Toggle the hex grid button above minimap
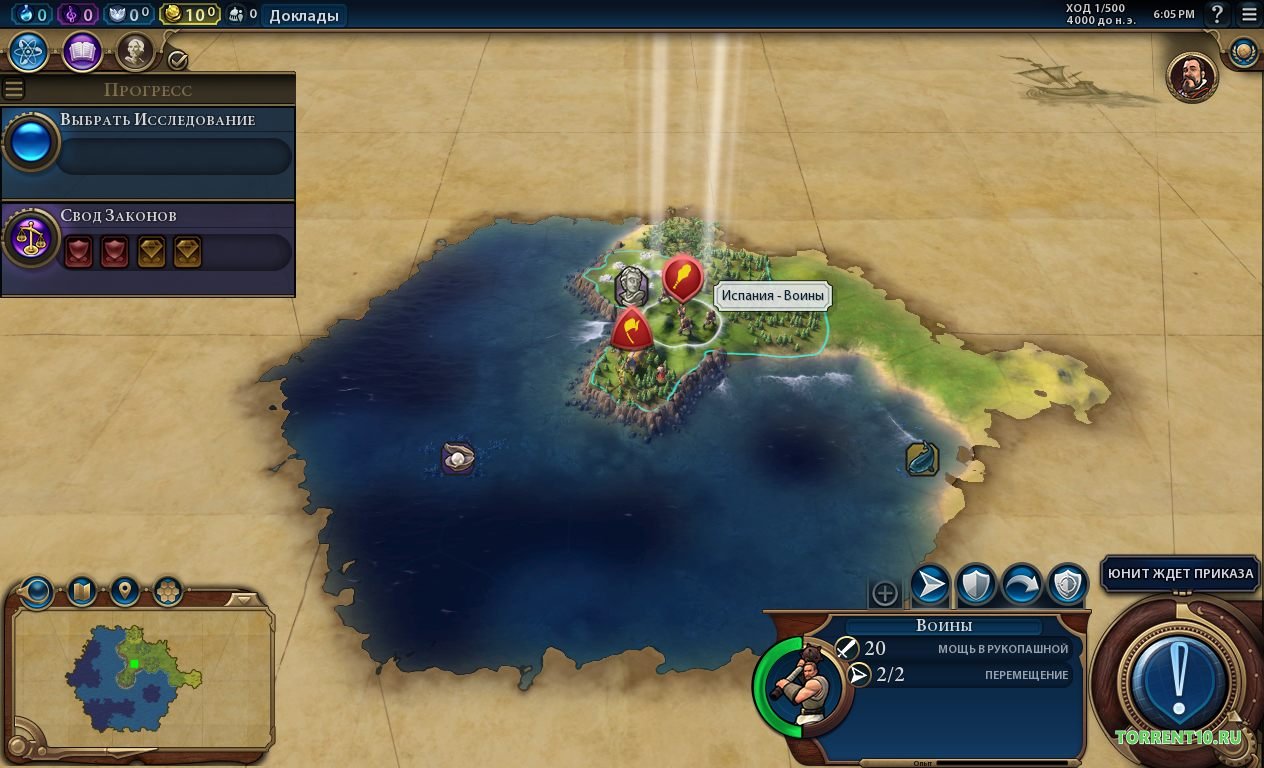This screenshot has width=1264, height=768. (x=167, y=591)
